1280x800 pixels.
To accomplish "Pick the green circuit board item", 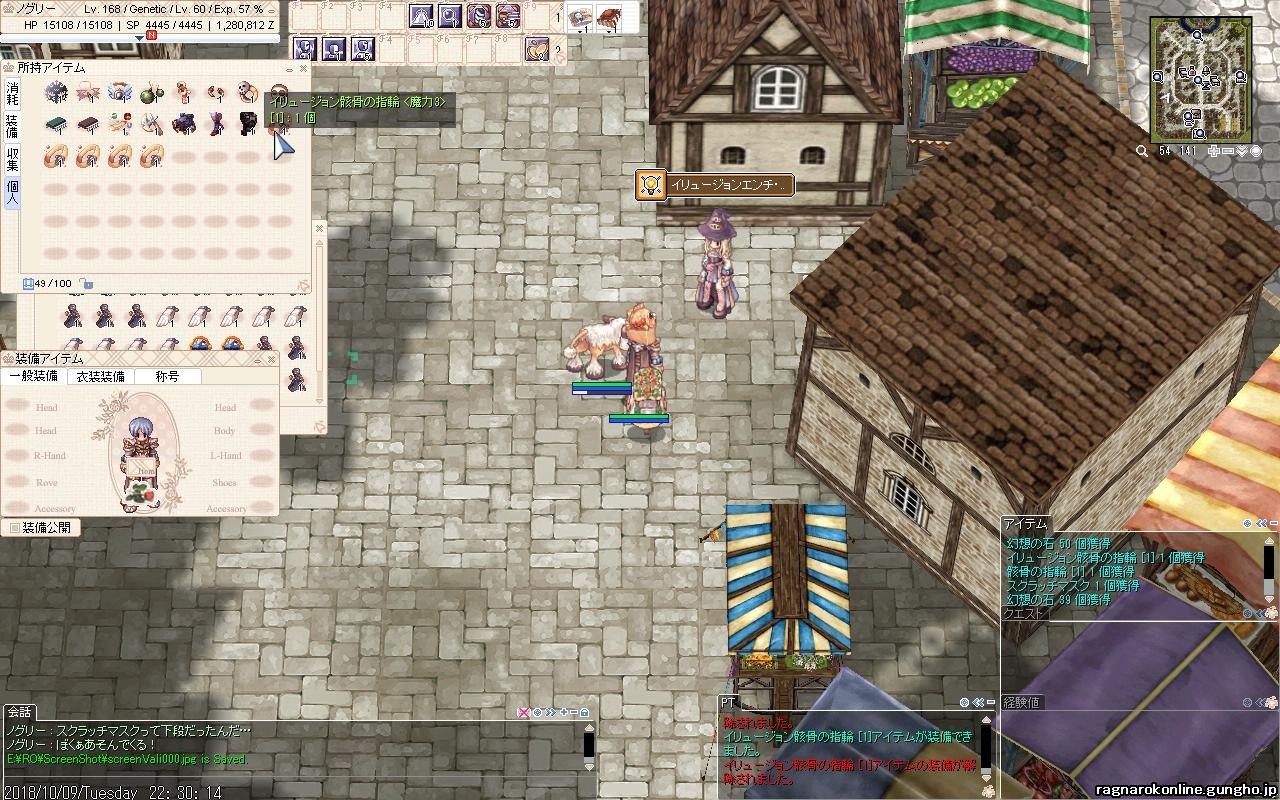I will pyautogui.click(x=57, y=124).
